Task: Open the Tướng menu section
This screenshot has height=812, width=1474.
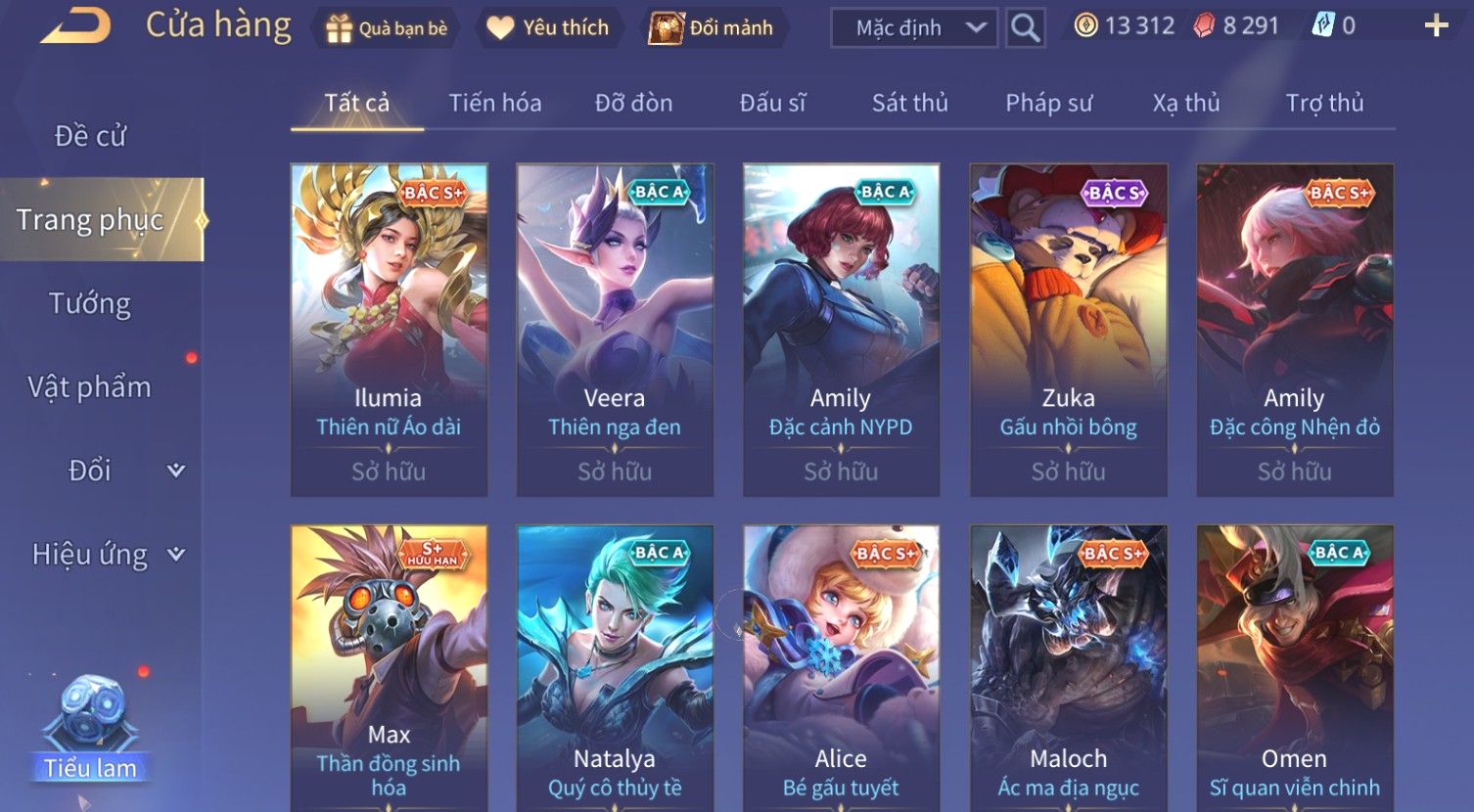Action: point(90,303)
